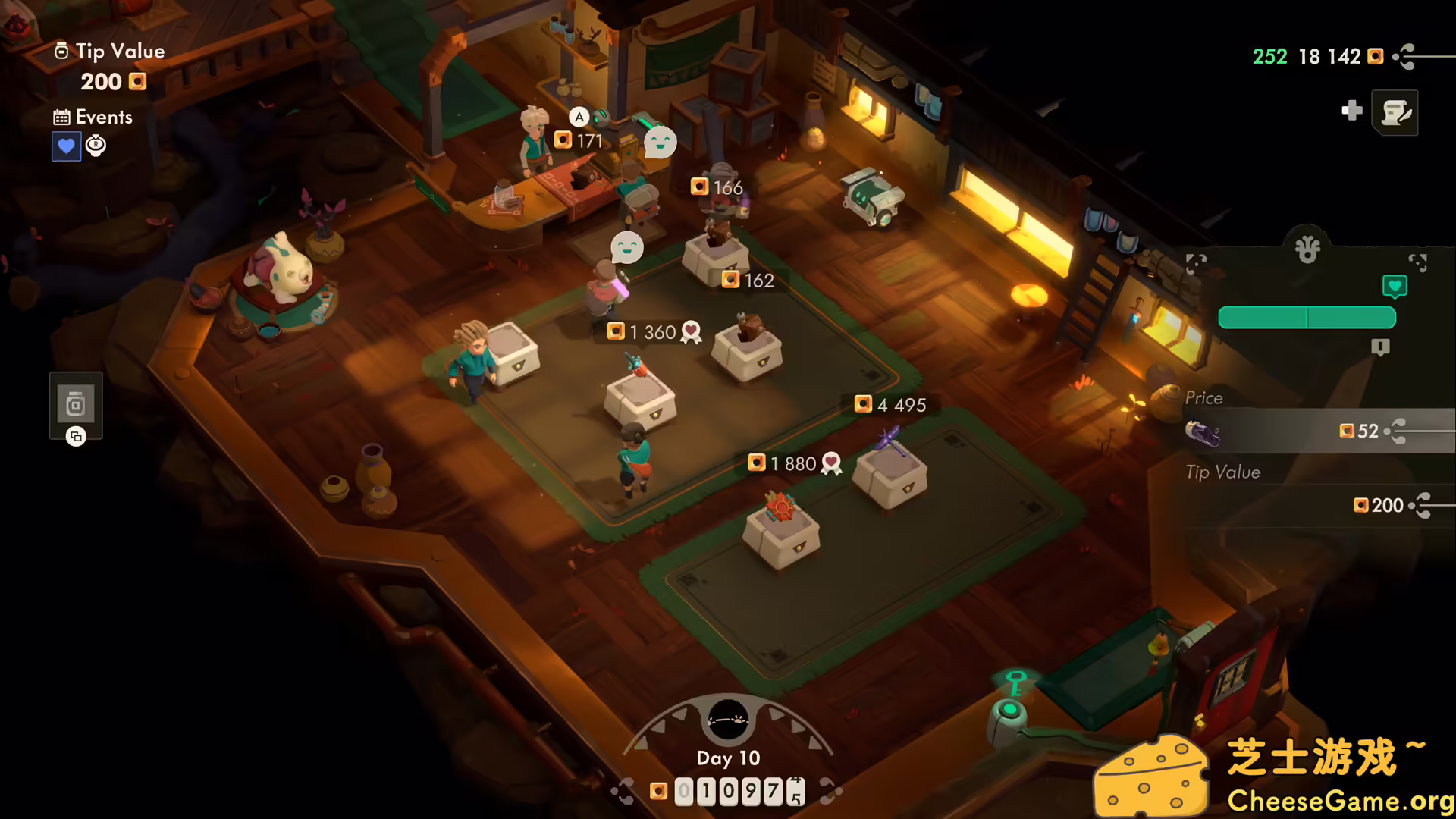The width and height of the screenshot is (1456, 819).
Task: Toggle the heart bubble on the right panel
Action: 1395,287
